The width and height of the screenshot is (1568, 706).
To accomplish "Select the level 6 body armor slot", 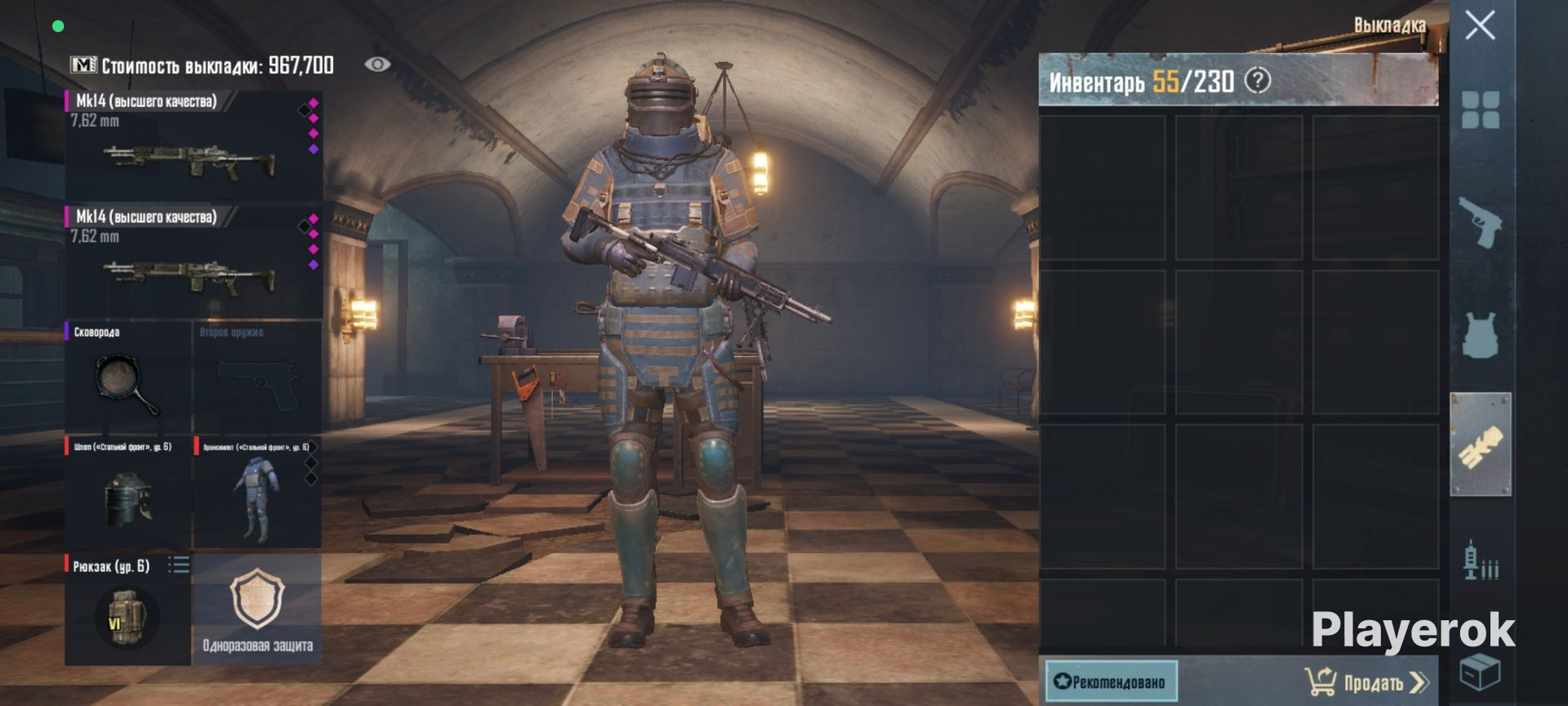I will point(256,493).
